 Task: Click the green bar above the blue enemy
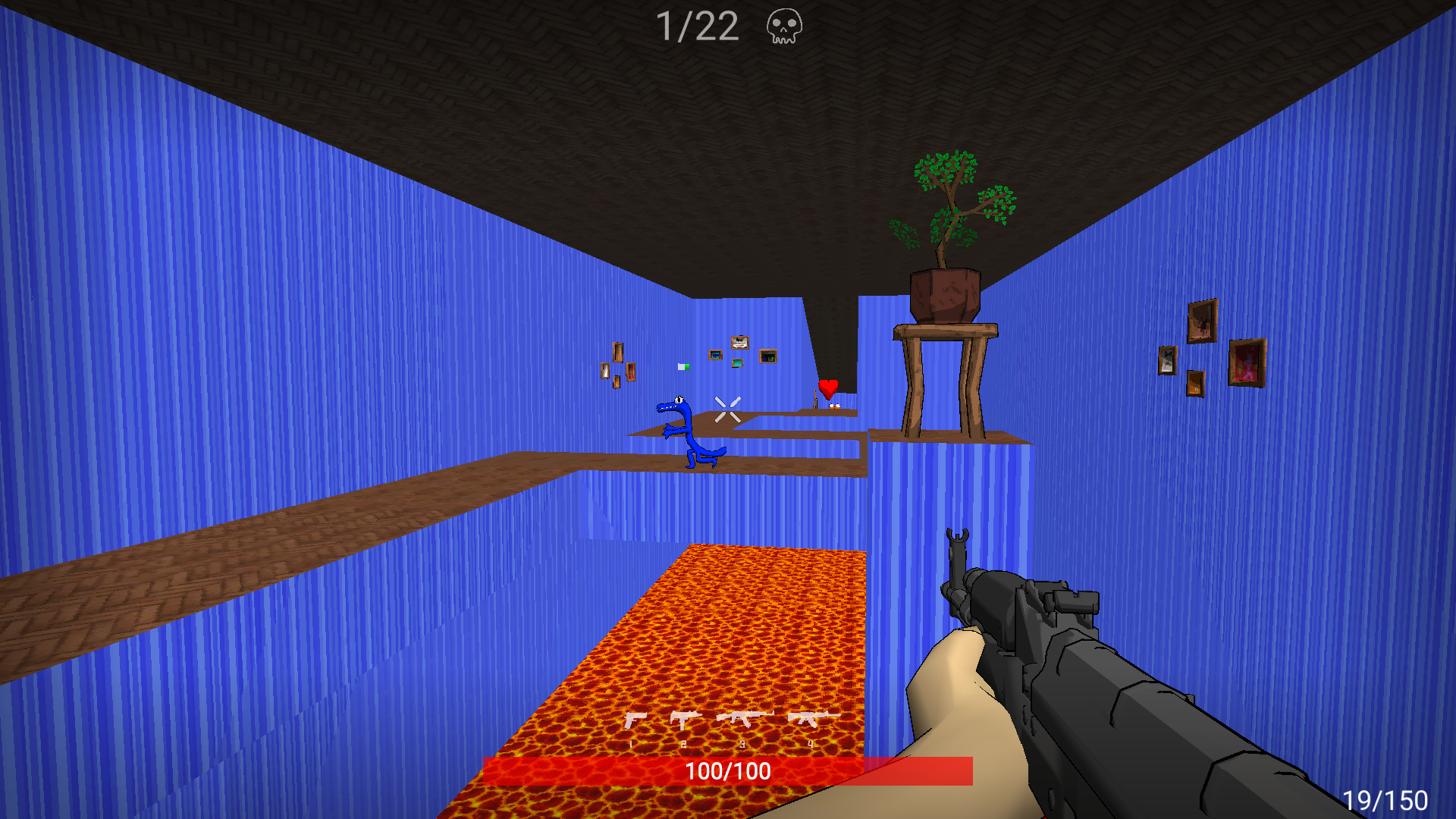[x=683, y=366]
